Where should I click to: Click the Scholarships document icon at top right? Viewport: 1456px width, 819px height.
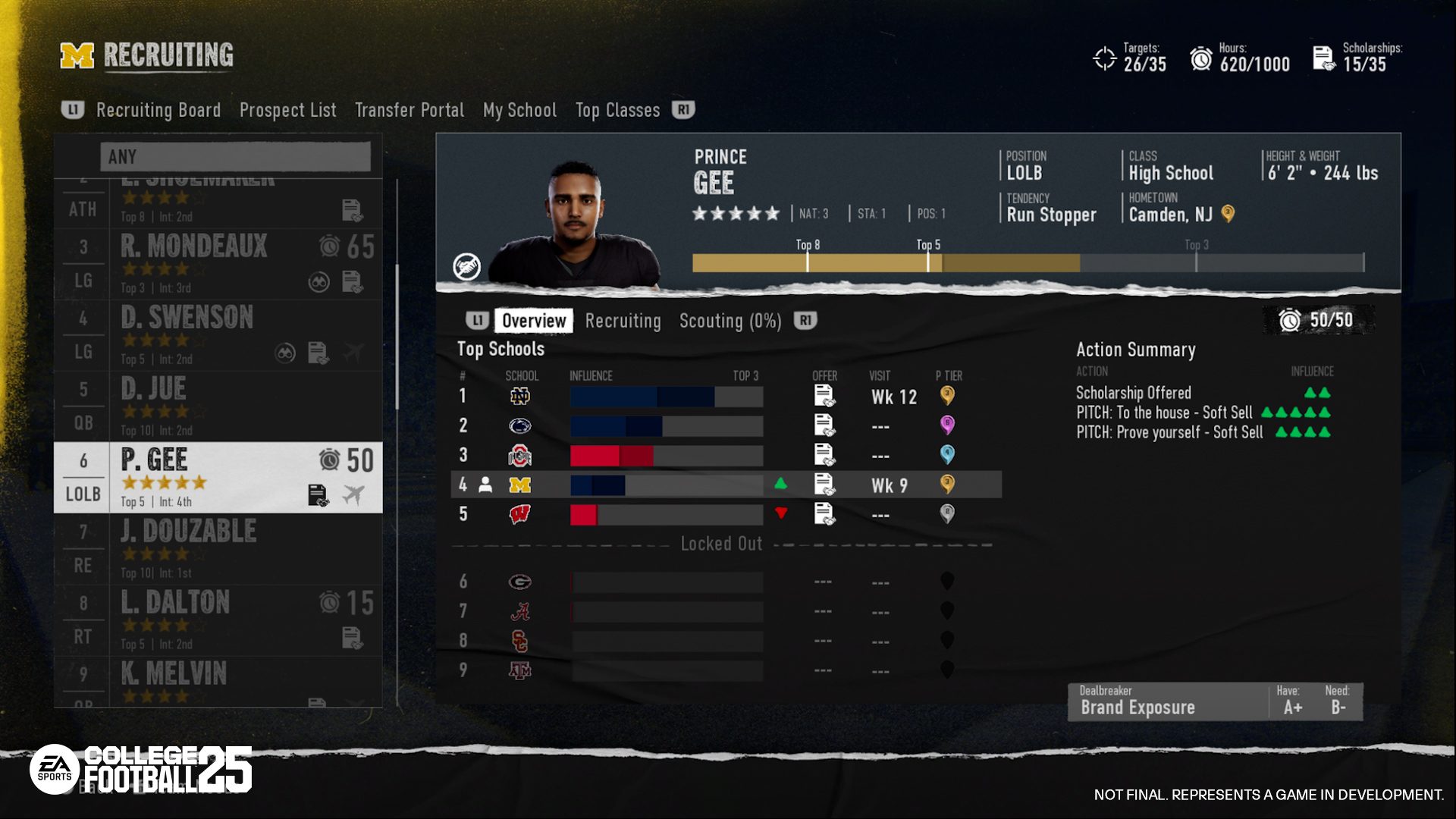coord(1325,58)
